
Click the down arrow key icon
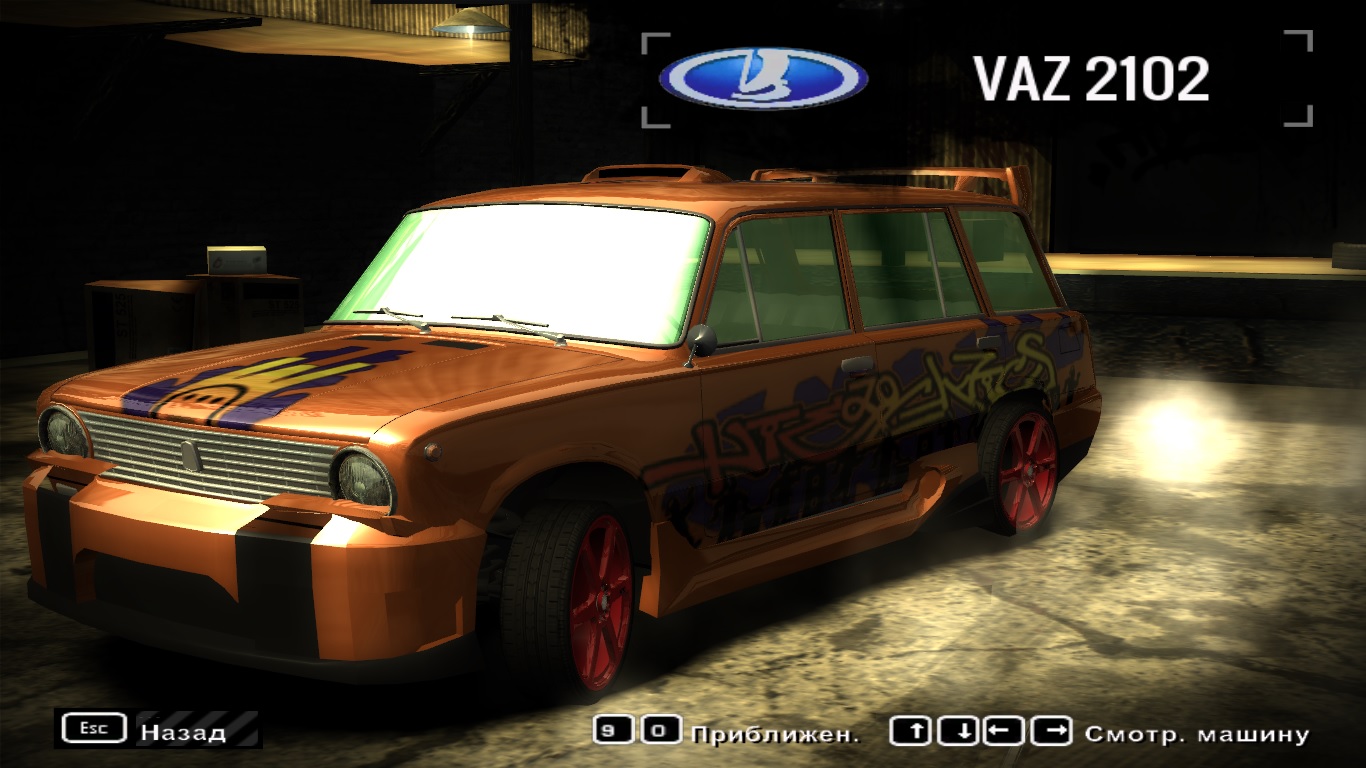point(959,731)
